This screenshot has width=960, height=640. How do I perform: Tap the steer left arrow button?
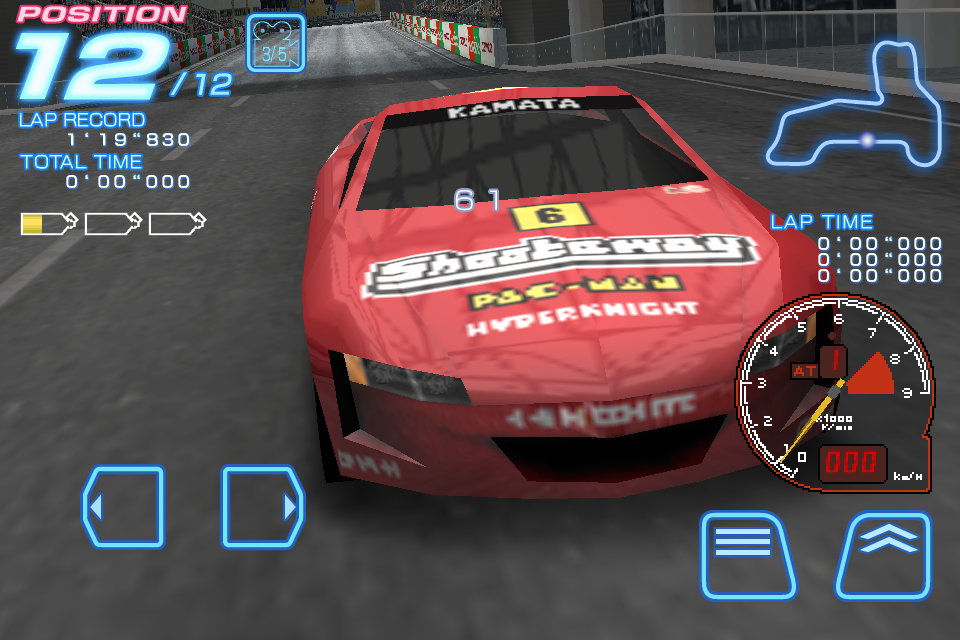[x=123, y=507]
